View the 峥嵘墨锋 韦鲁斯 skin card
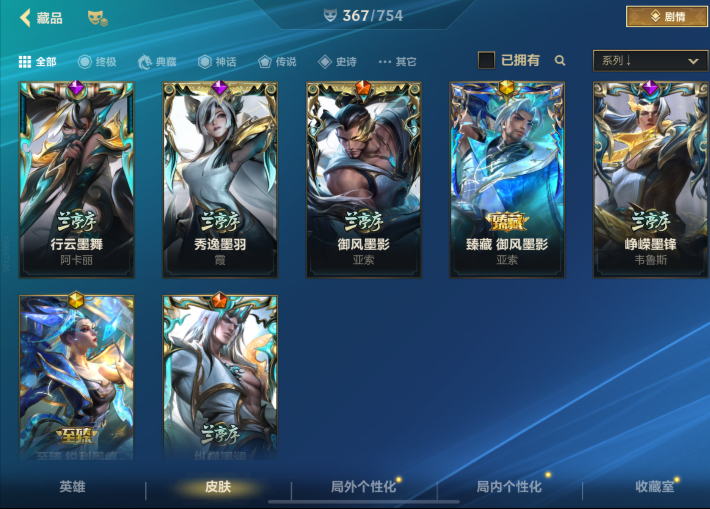This screenshot has height=509, width=710. click(x=650, y=179)
